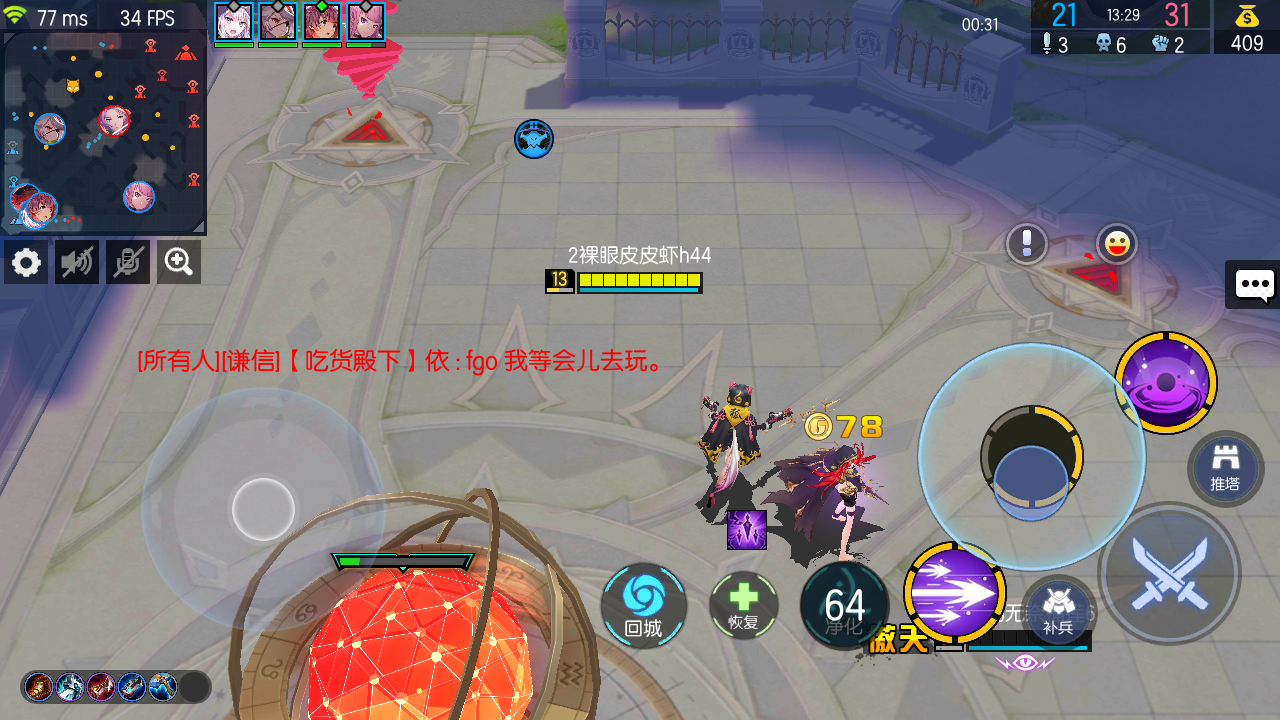The height and width of the screenshot is (720, 1280).
Task: Tap the boss health bar of 2裸眼皮皮虾h44
Action: pos(640,281)
